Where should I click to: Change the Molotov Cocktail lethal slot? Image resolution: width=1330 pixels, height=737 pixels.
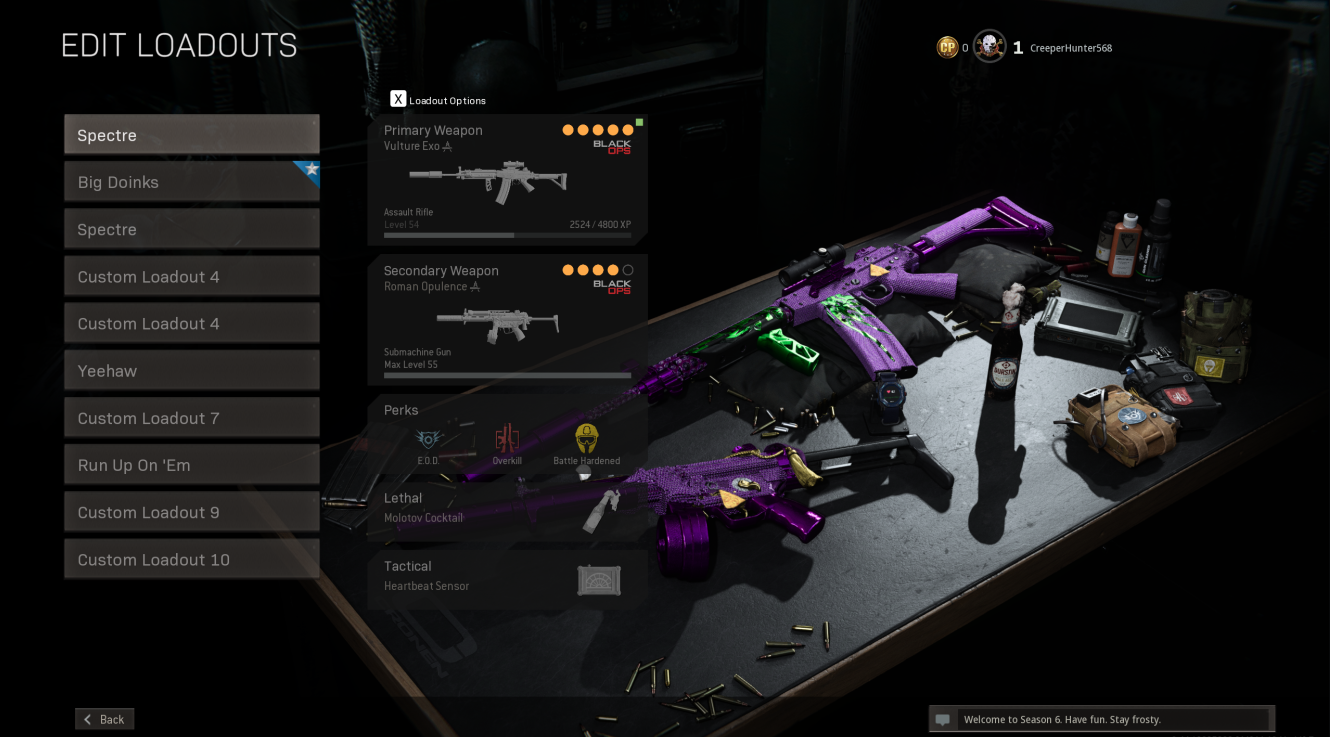[x=507, y=509]
